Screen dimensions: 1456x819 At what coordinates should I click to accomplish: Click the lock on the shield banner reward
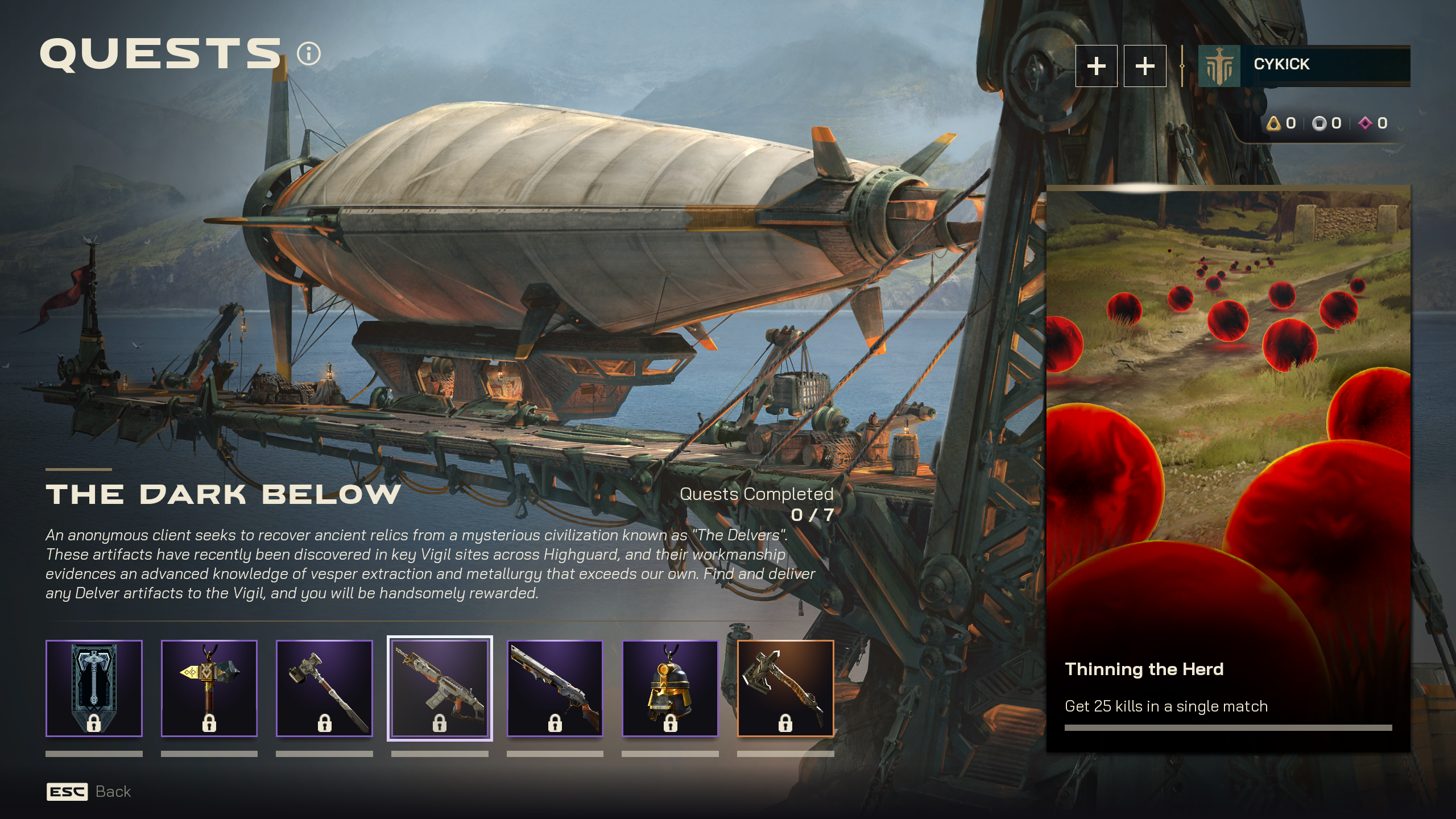pyautogui.click(x=94, y=723)
